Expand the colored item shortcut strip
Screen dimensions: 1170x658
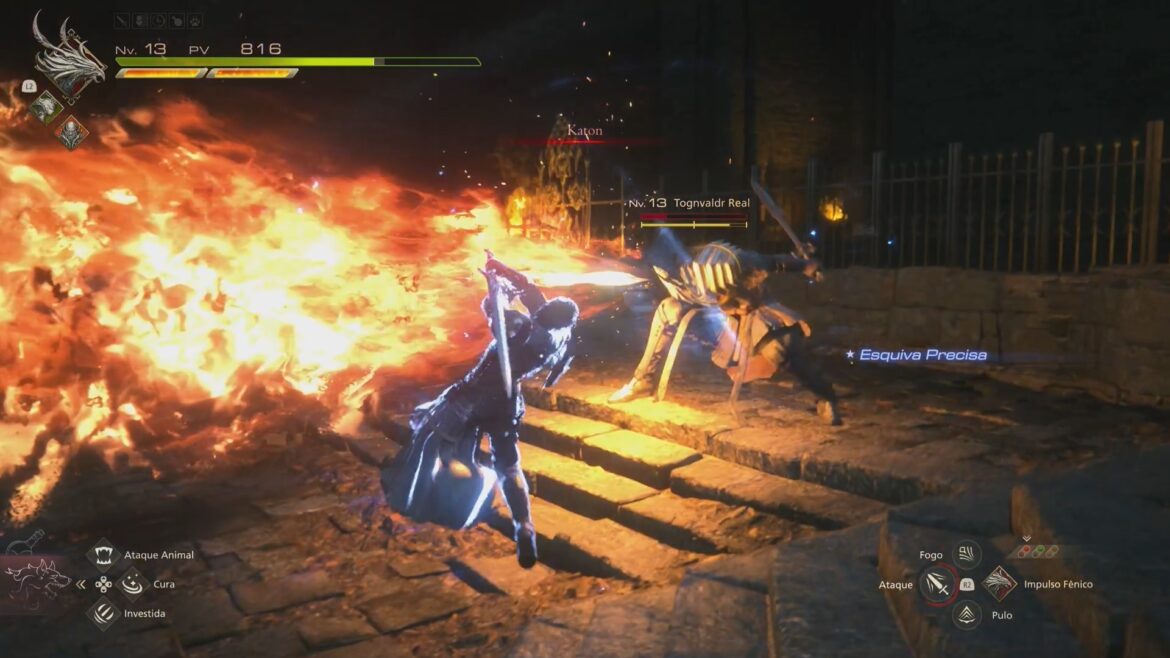pyautogui.click(x=1038, y=551)
